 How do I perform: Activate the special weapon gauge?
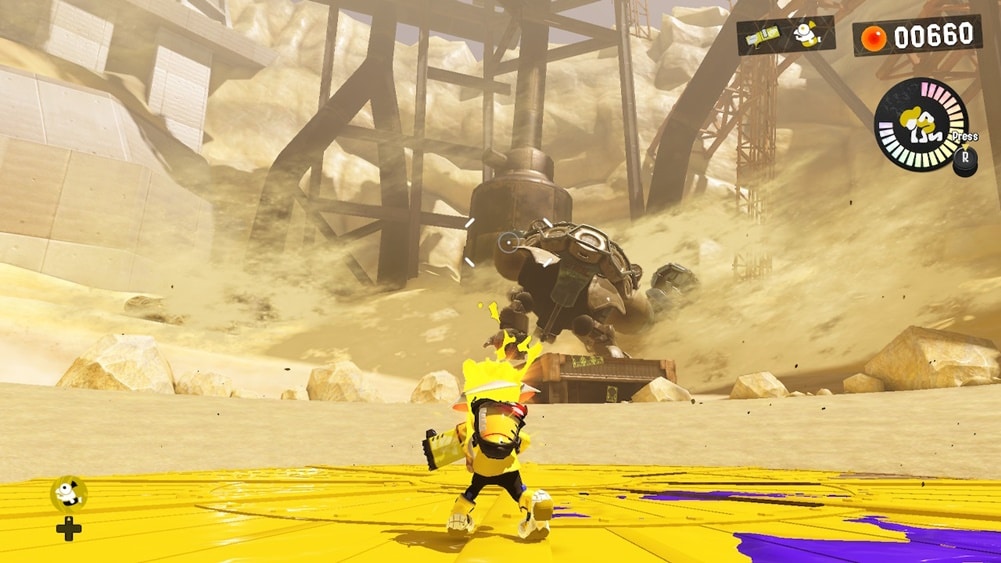coord(921,124)
